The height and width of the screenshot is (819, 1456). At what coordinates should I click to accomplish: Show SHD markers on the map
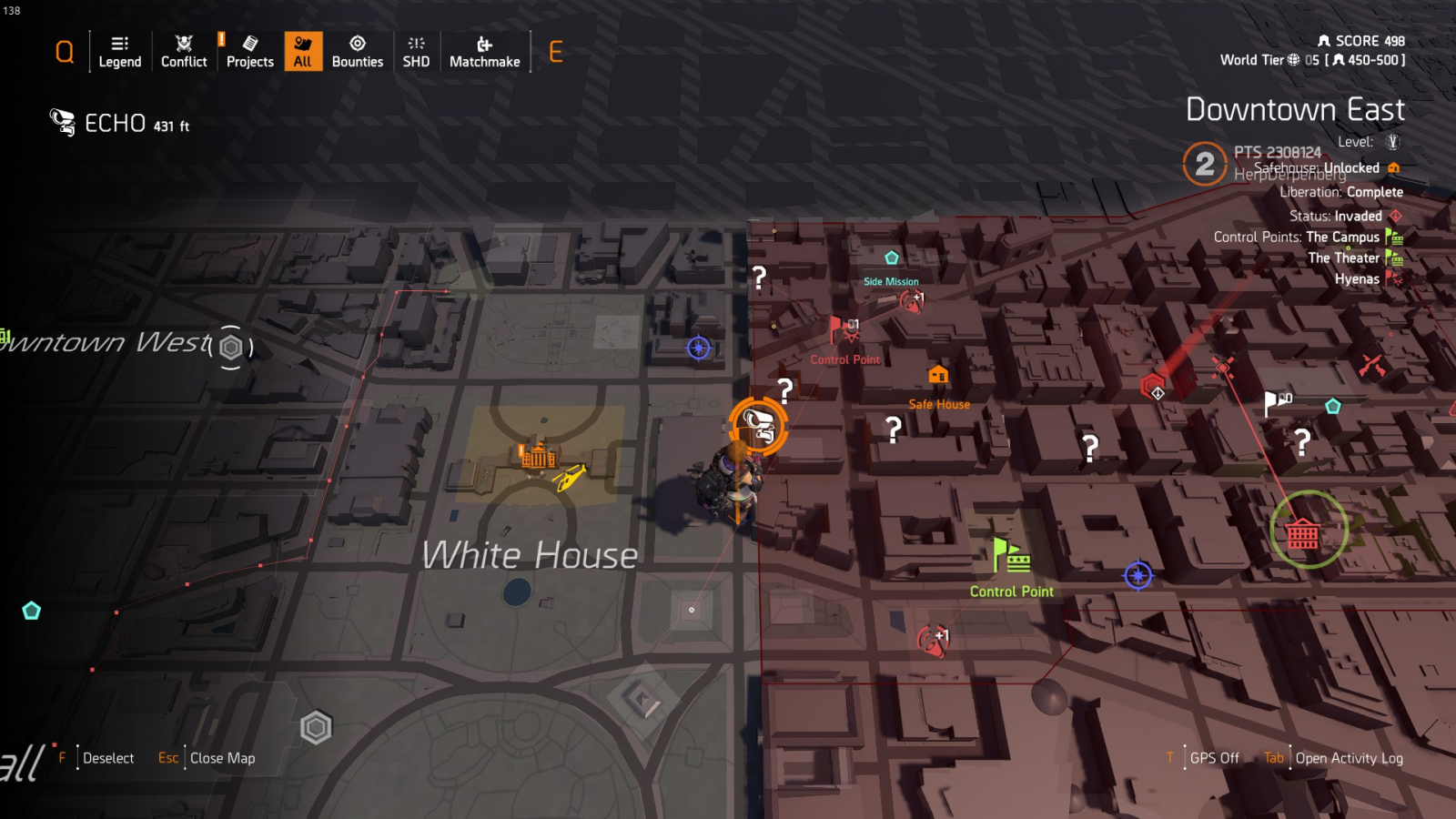(x=416, y=52)
